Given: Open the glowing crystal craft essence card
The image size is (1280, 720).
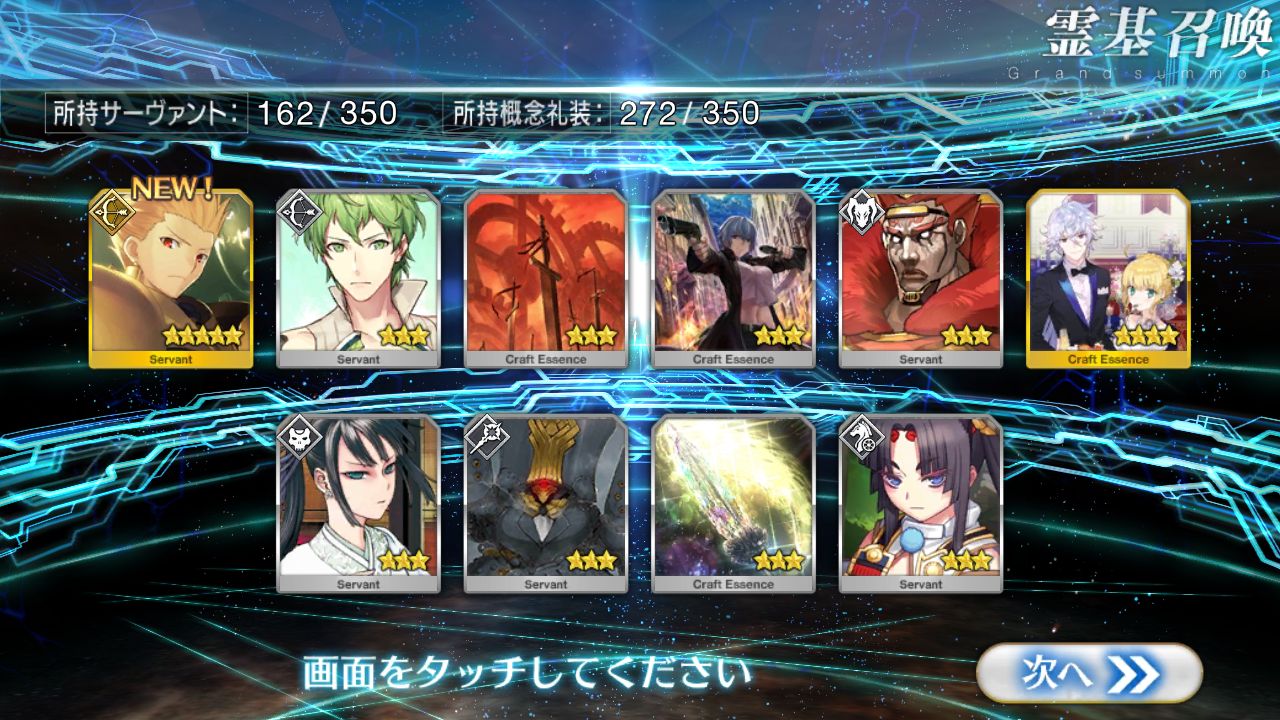Looking at the screenshot, I should (x=734, y=503).
